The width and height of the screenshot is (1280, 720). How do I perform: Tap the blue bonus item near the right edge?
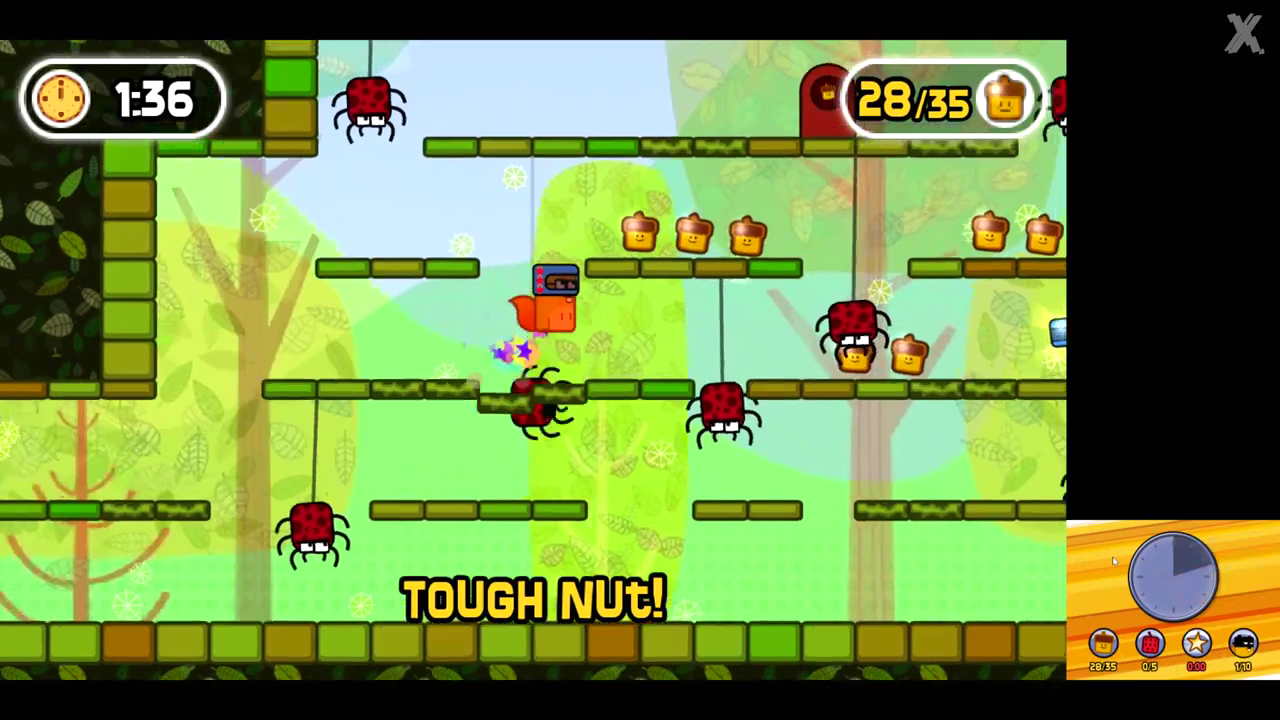(x=1057, y=333)
